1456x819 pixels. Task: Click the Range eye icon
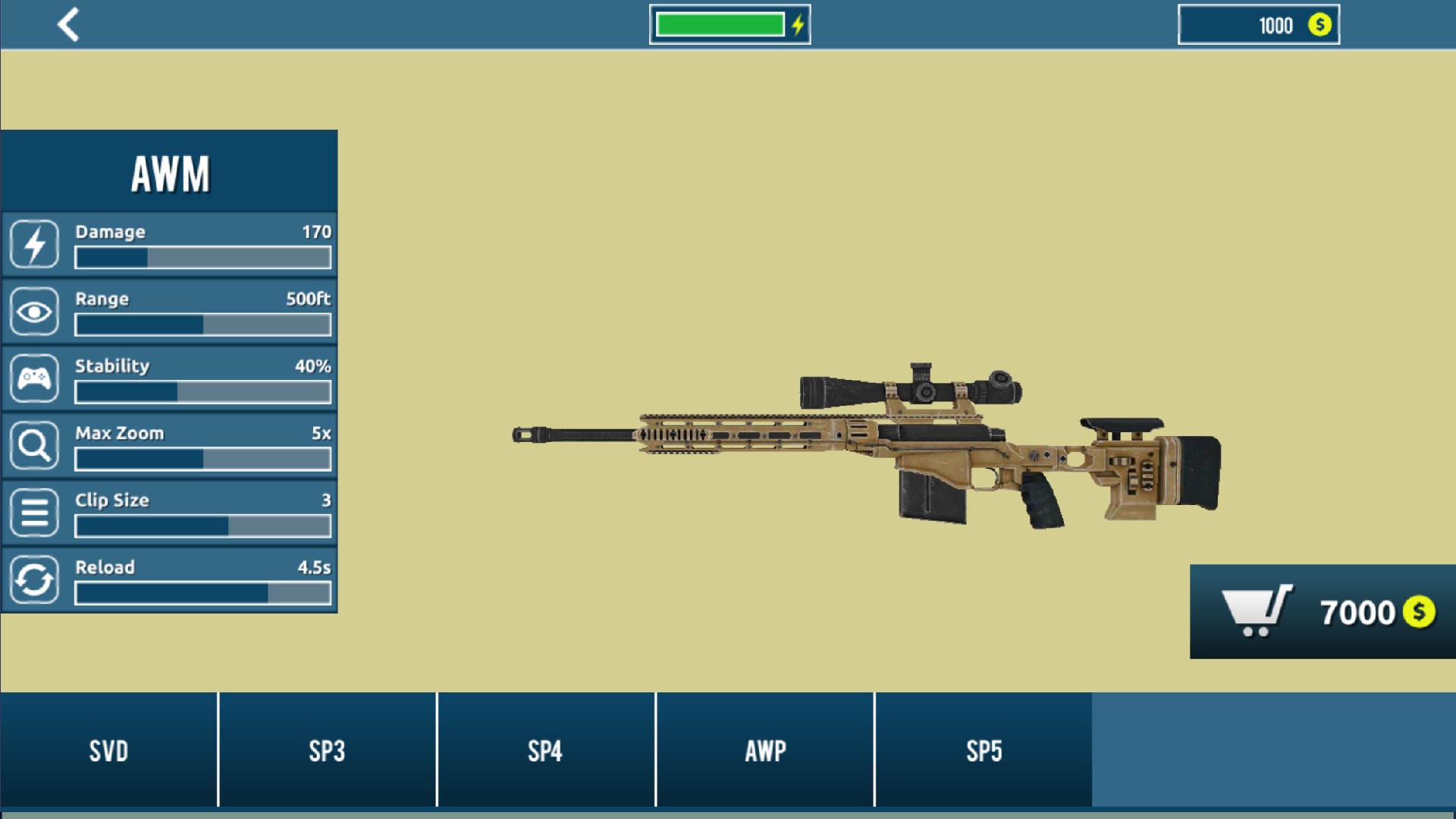tap(33, 311)
